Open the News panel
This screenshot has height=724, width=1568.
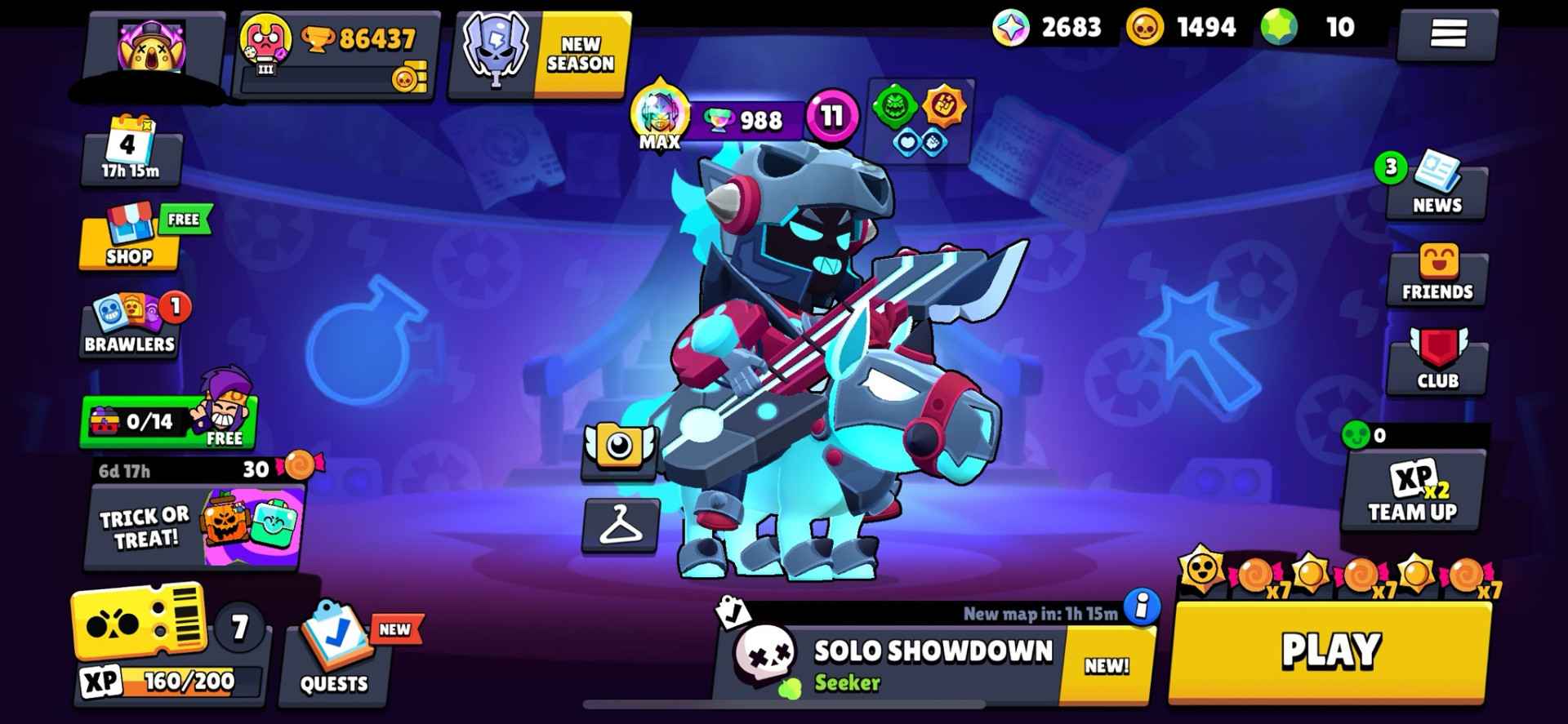coord(1437,188)
